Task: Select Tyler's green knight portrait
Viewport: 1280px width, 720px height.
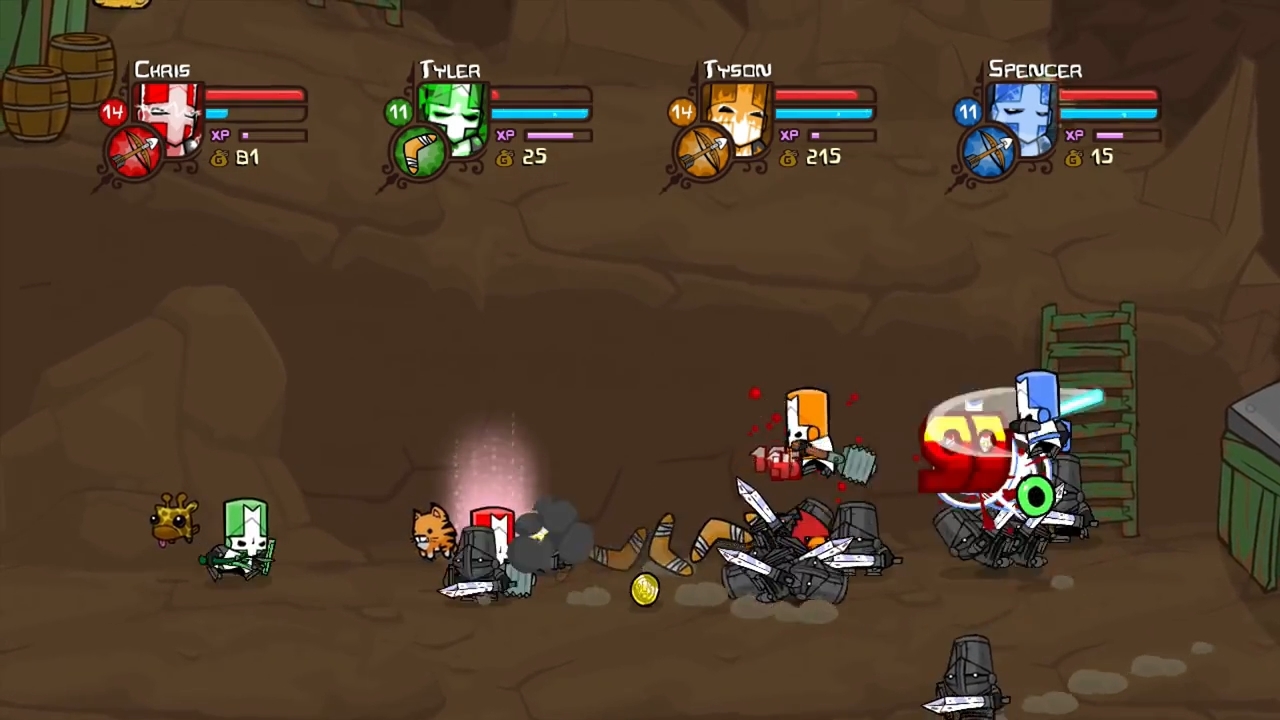Action: click(x=456, y=116)
